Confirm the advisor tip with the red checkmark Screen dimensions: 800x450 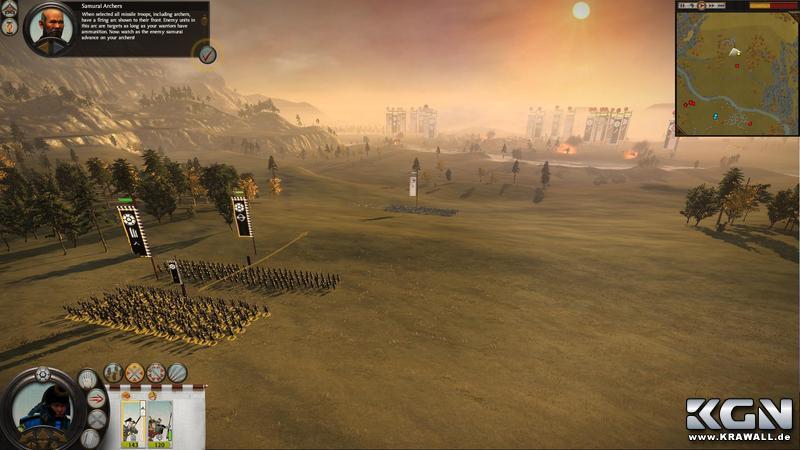206,53
